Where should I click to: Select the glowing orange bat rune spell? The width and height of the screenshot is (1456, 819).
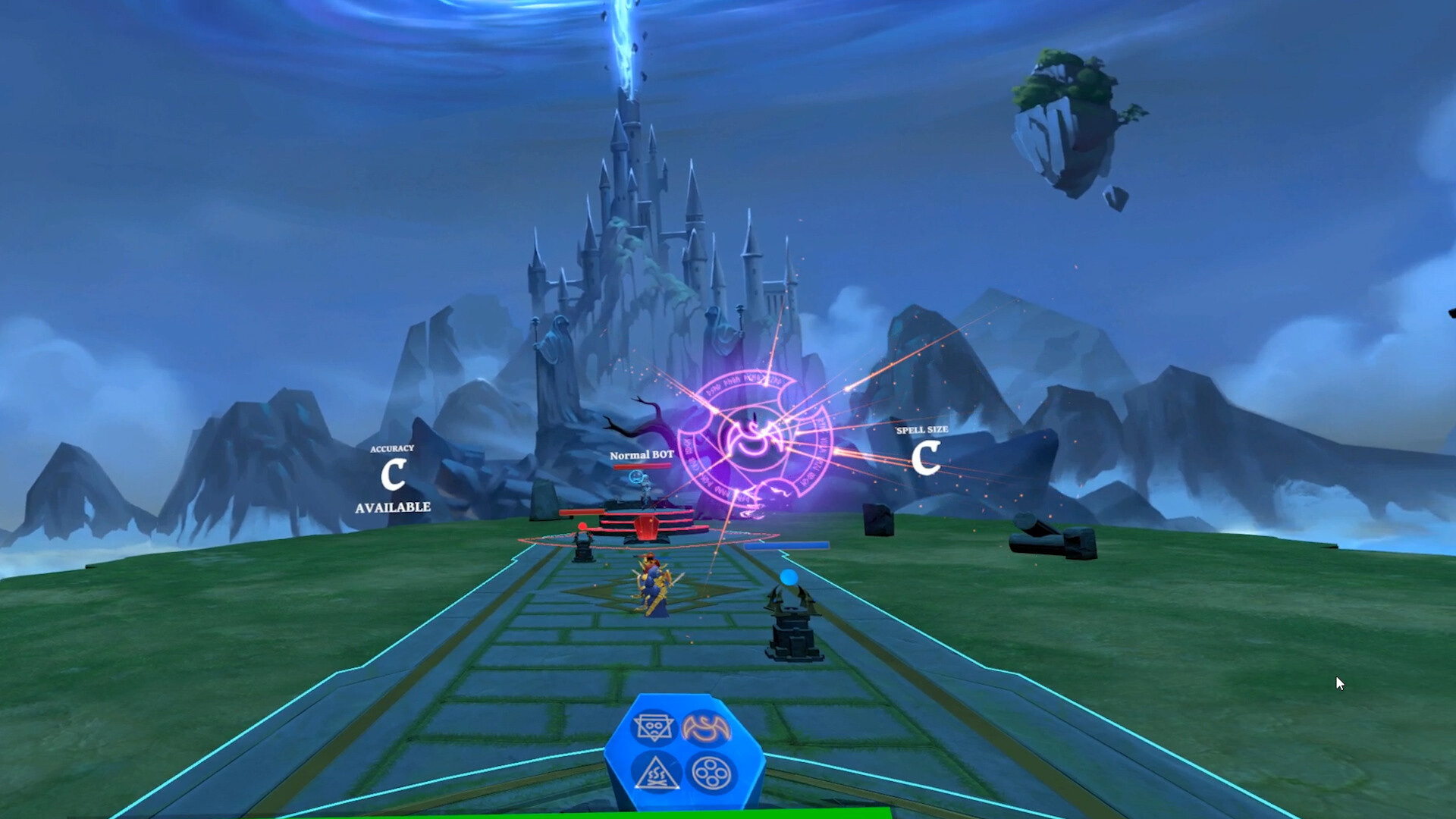point(706,728)
